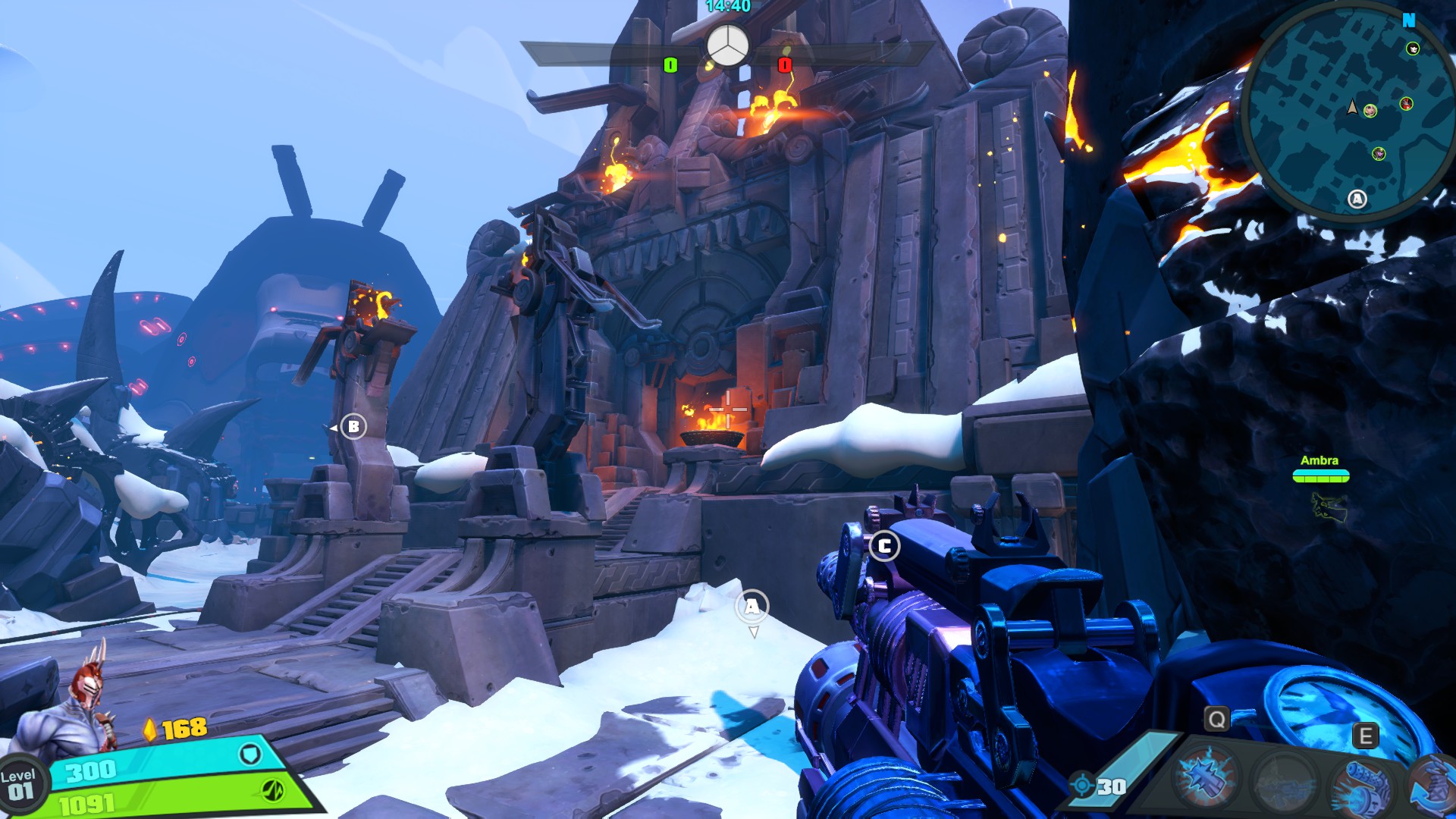
Task: Select the capture point A waypoint marker
Action: pos(752,607)
